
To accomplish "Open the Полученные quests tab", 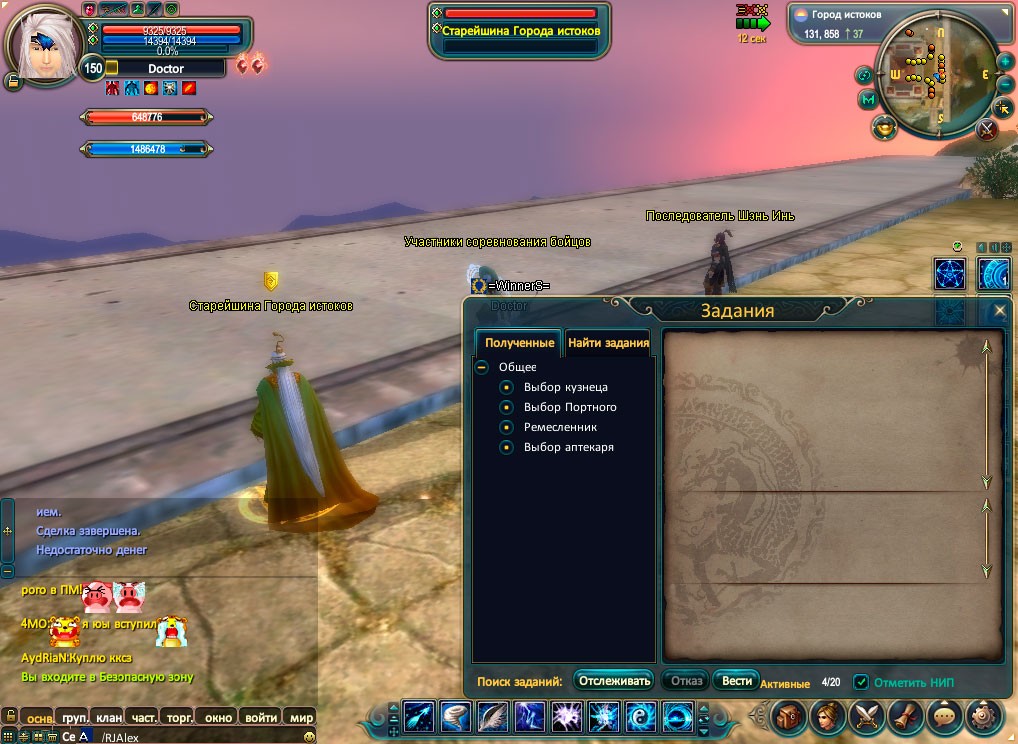I will click(519, 343).
